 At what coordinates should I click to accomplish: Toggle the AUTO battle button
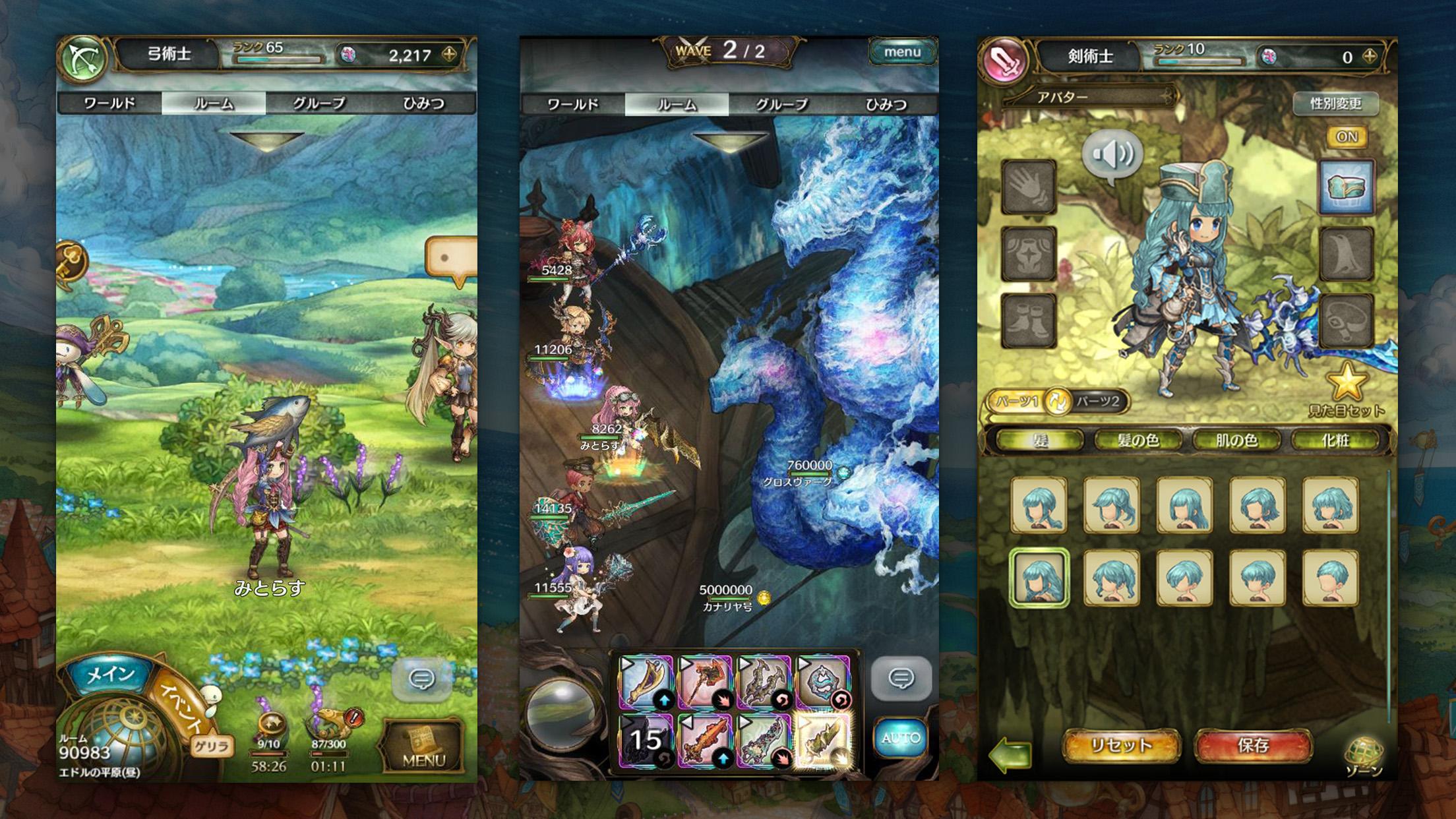pos(900,737)
